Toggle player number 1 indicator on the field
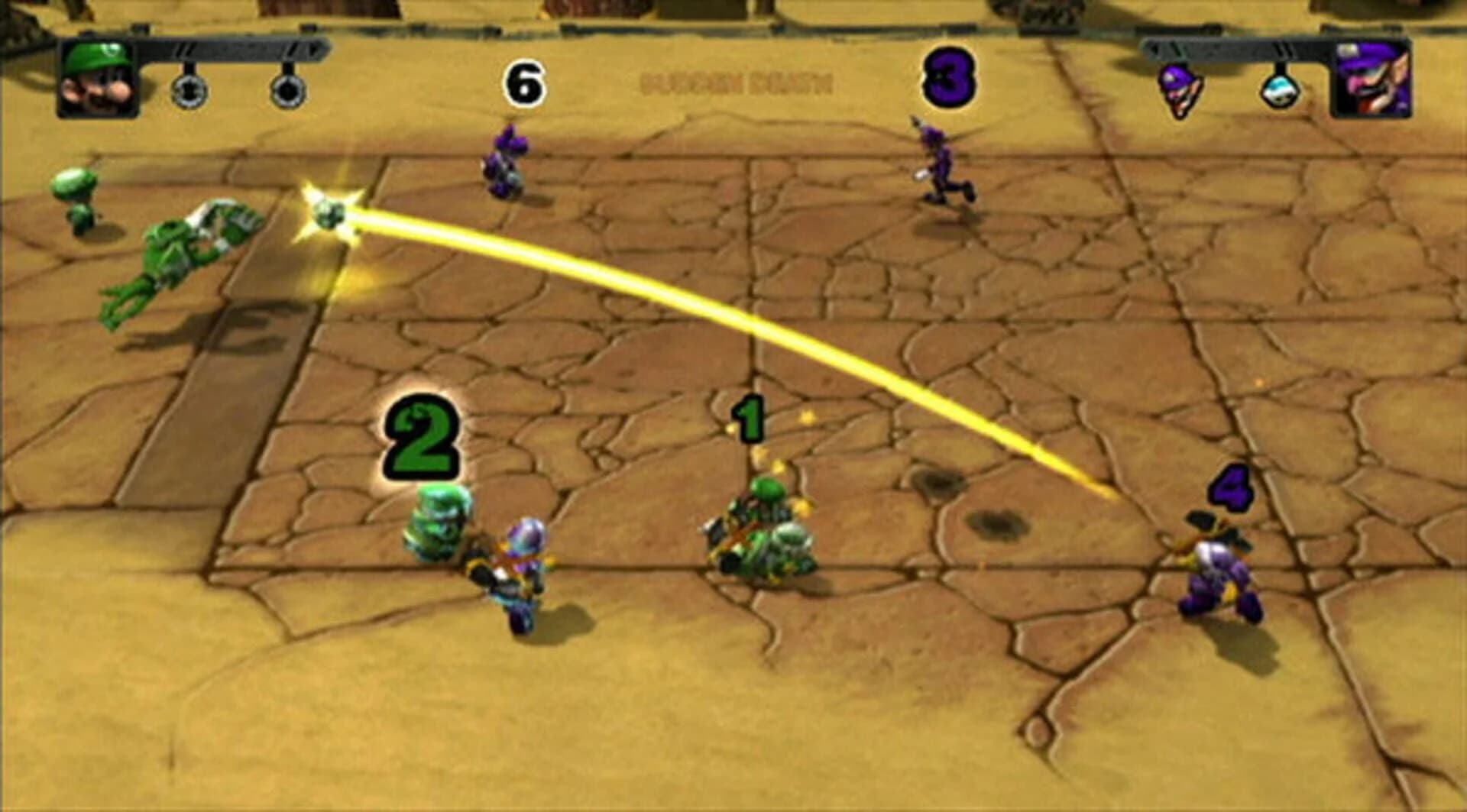 tap(749, 416)
